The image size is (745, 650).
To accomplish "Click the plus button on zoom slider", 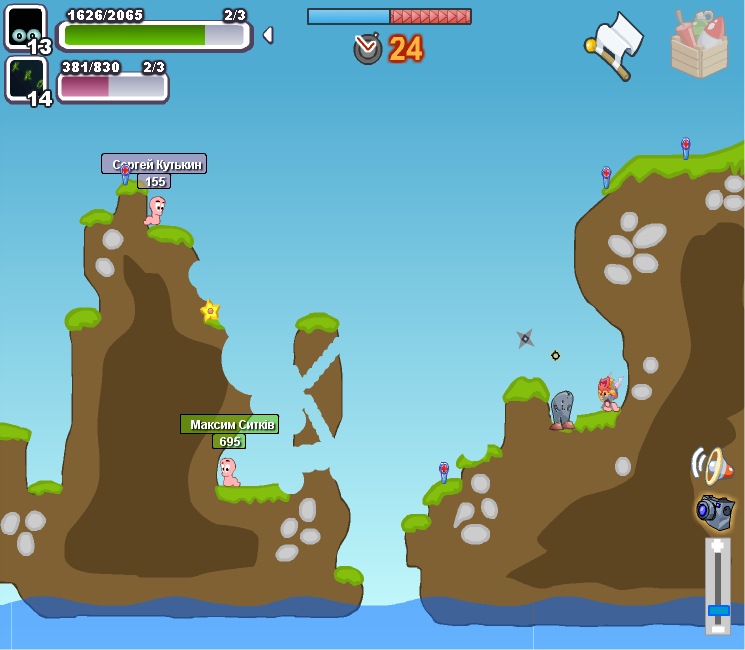I will (717, 547).
